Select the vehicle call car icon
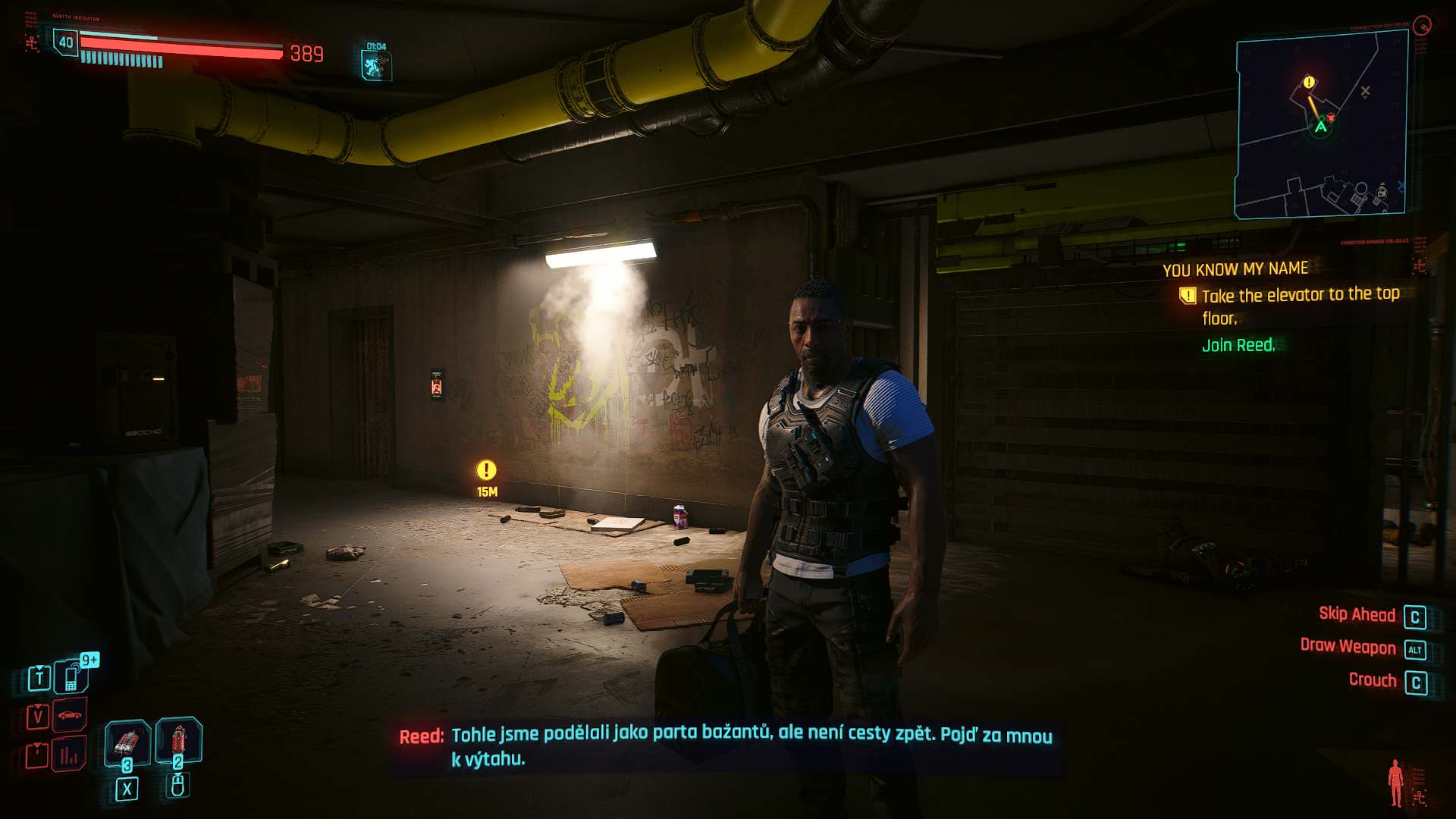The width and height of the screenshot is (1456, 819). point(70,715)
